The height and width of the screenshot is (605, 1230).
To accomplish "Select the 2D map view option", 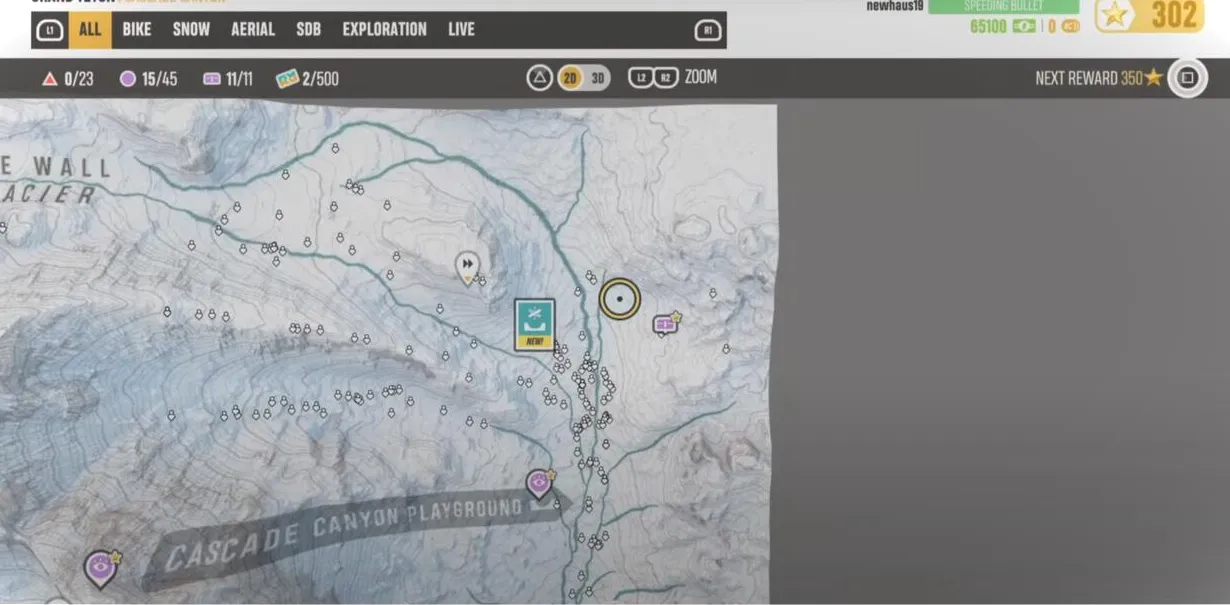I will click(x=570, y=78).
